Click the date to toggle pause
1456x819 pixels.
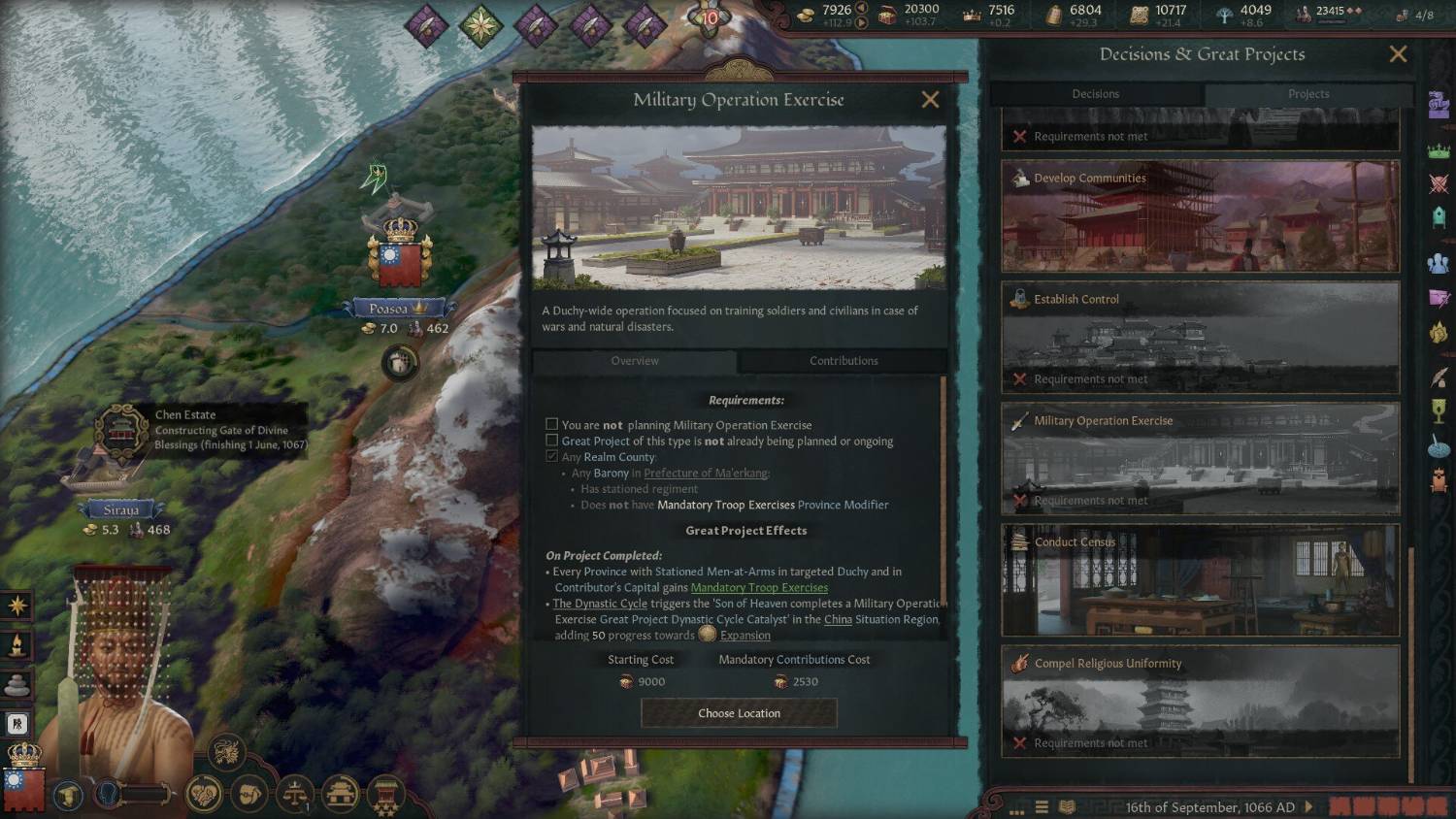1209,807
